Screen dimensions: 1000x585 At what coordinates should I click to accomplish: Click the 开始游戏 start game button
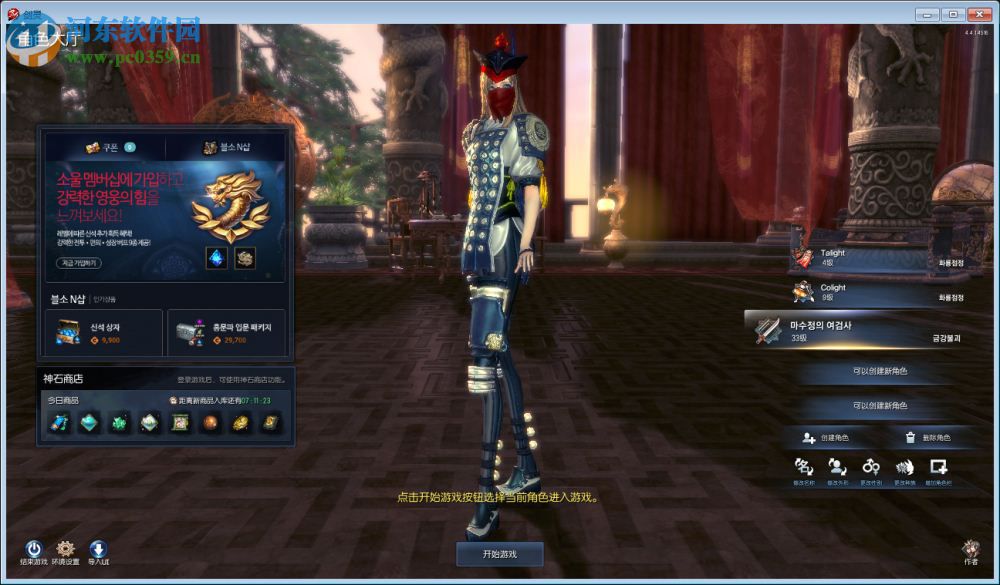click(499, 553)
